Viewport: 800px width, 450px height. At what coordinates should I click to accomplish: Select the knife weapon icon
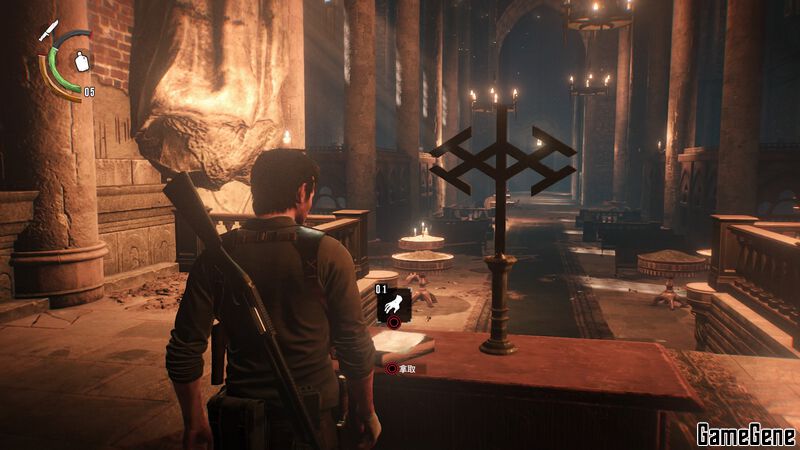(x=47, y=30)
